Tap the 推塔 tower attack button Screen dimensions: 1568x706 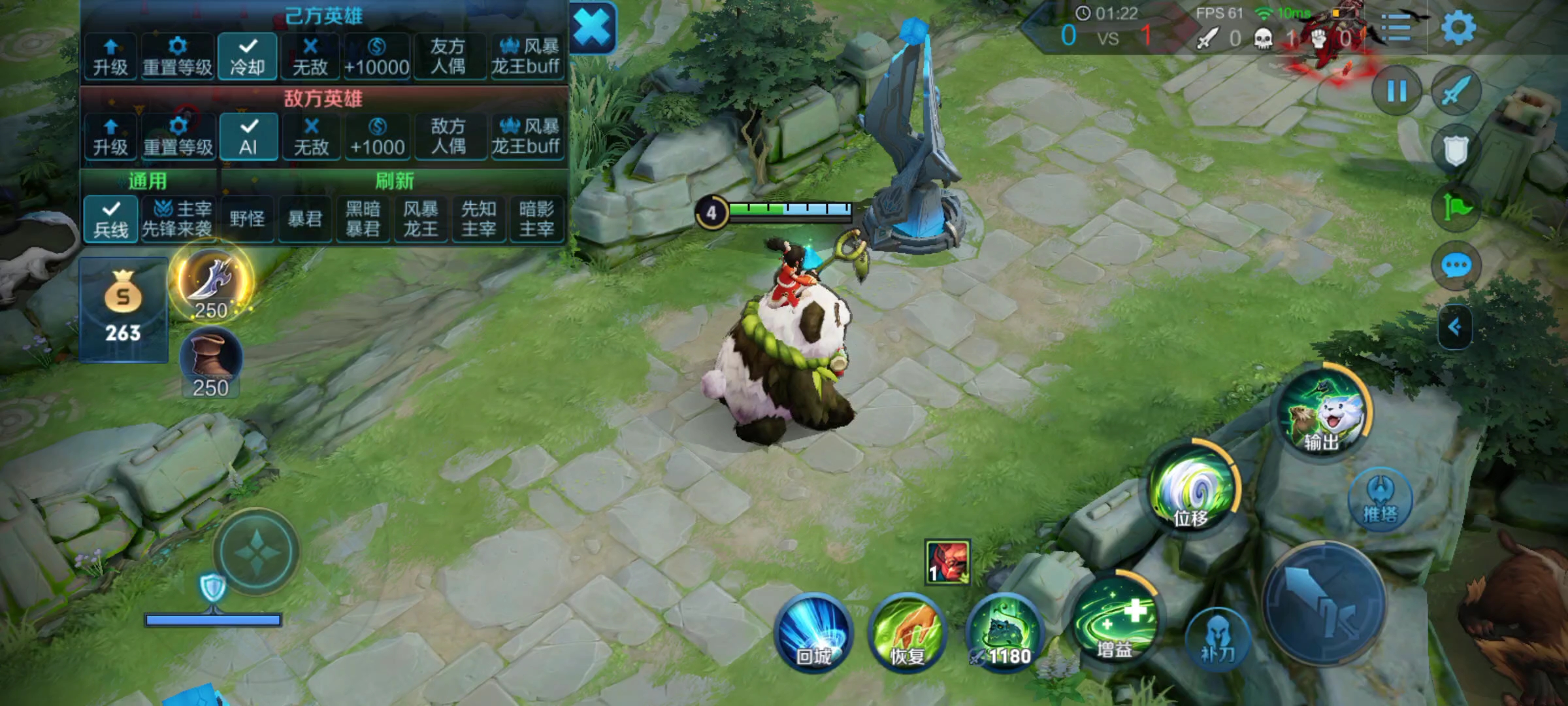(1380, 500)
